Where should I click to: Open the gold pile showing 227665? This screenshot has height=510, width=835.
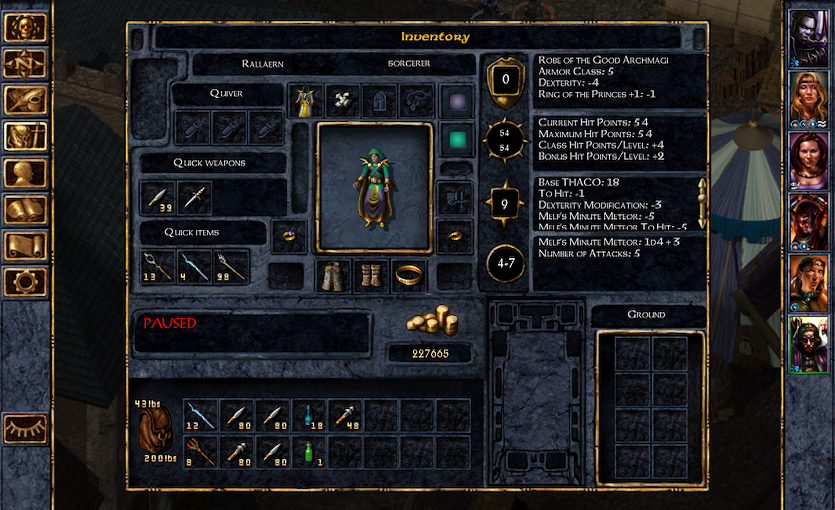click(x=431, y=323)
